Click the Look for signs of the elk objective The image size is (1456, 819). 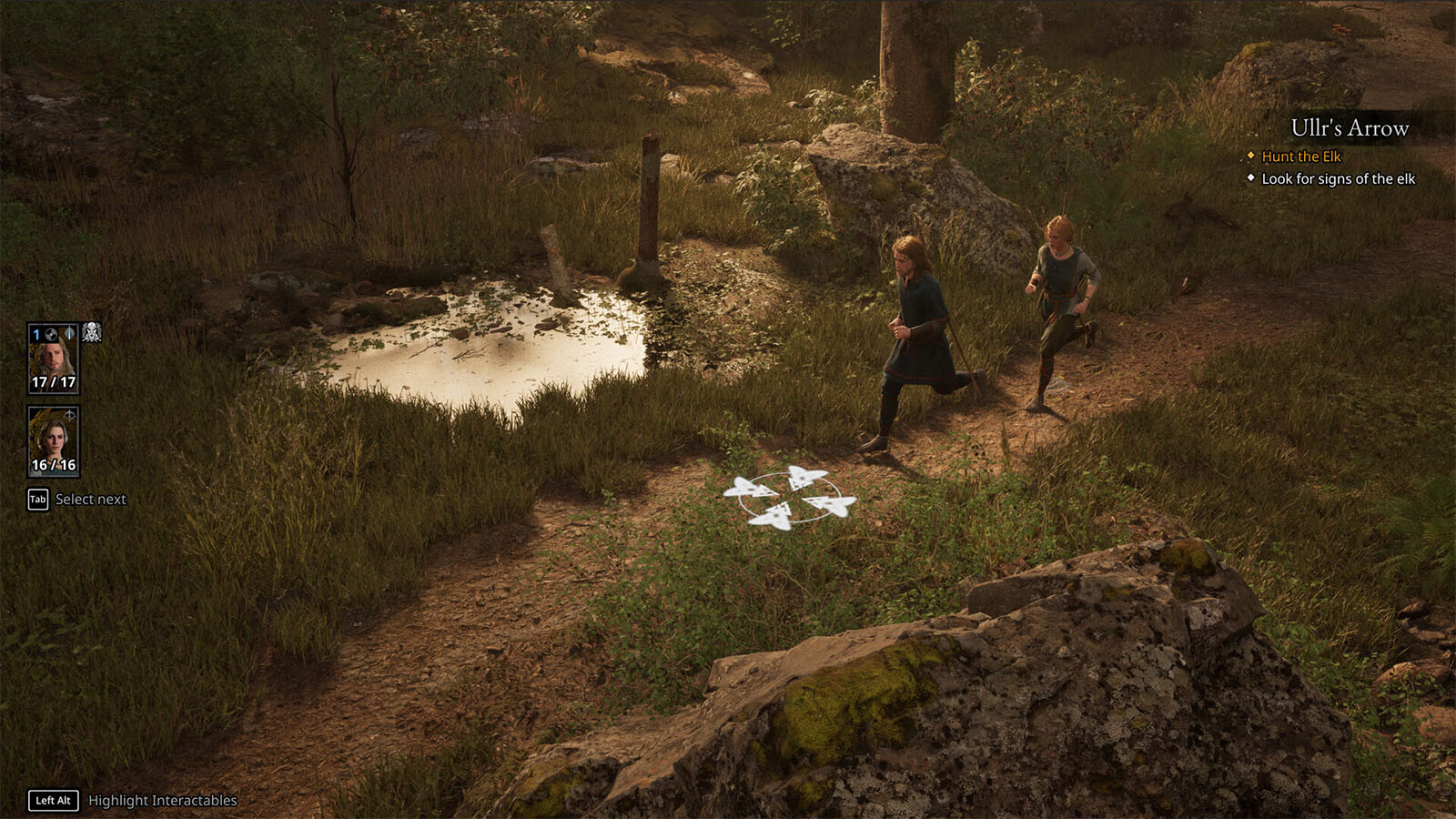click(x=1338, y=179)
